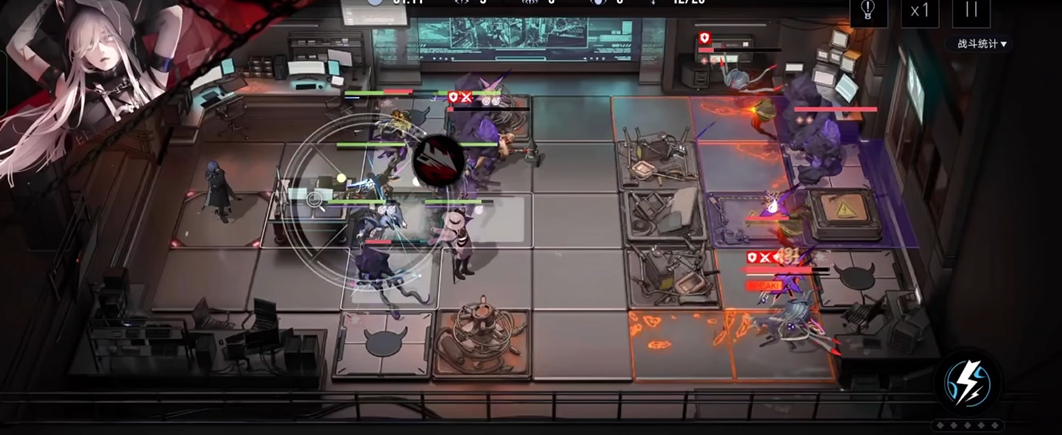1062x435 pixels.
Task: Activate the lightning bolt skill icon
Action: 968,383
